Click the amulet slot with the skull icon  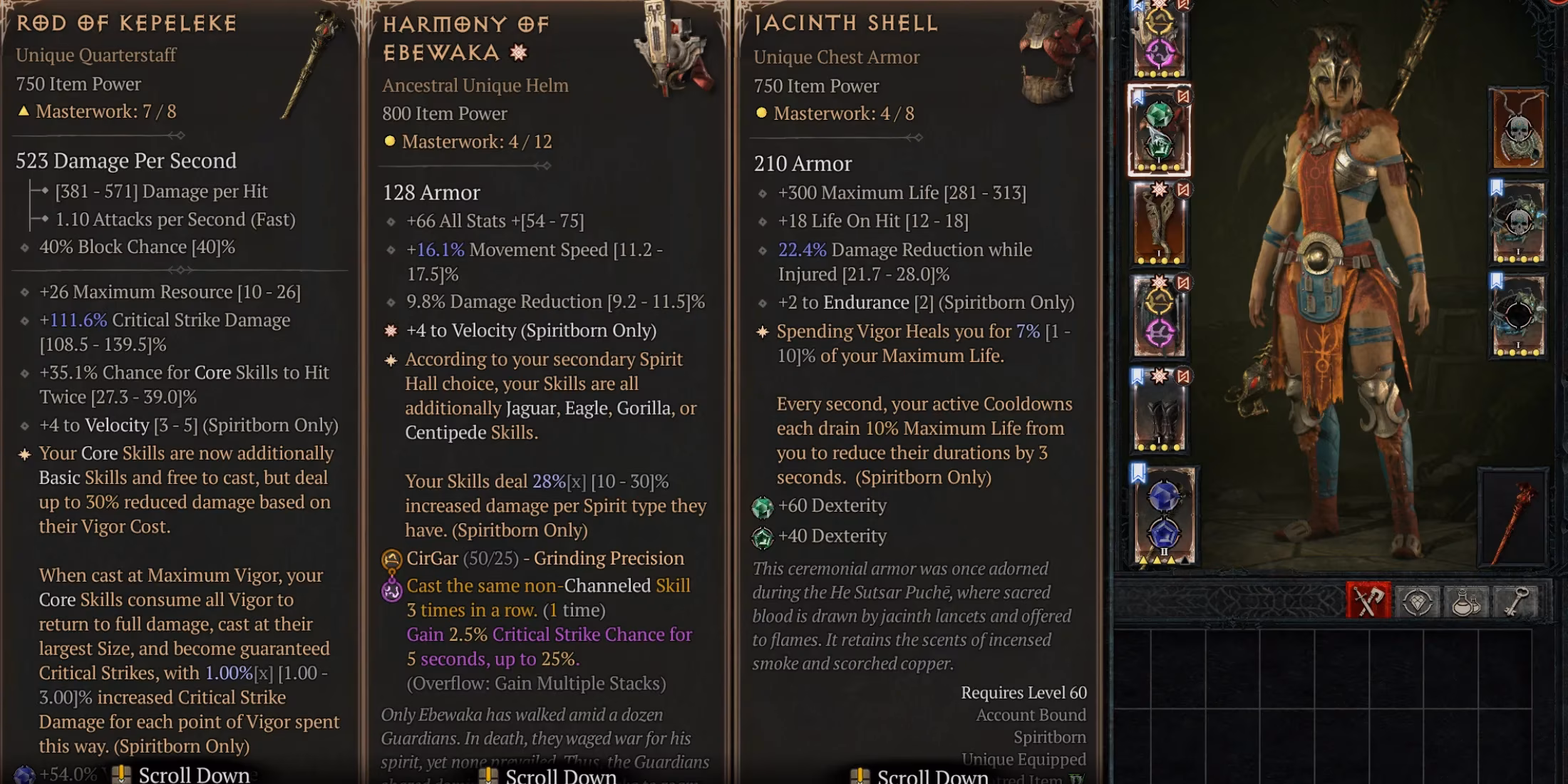point(1518,130)
